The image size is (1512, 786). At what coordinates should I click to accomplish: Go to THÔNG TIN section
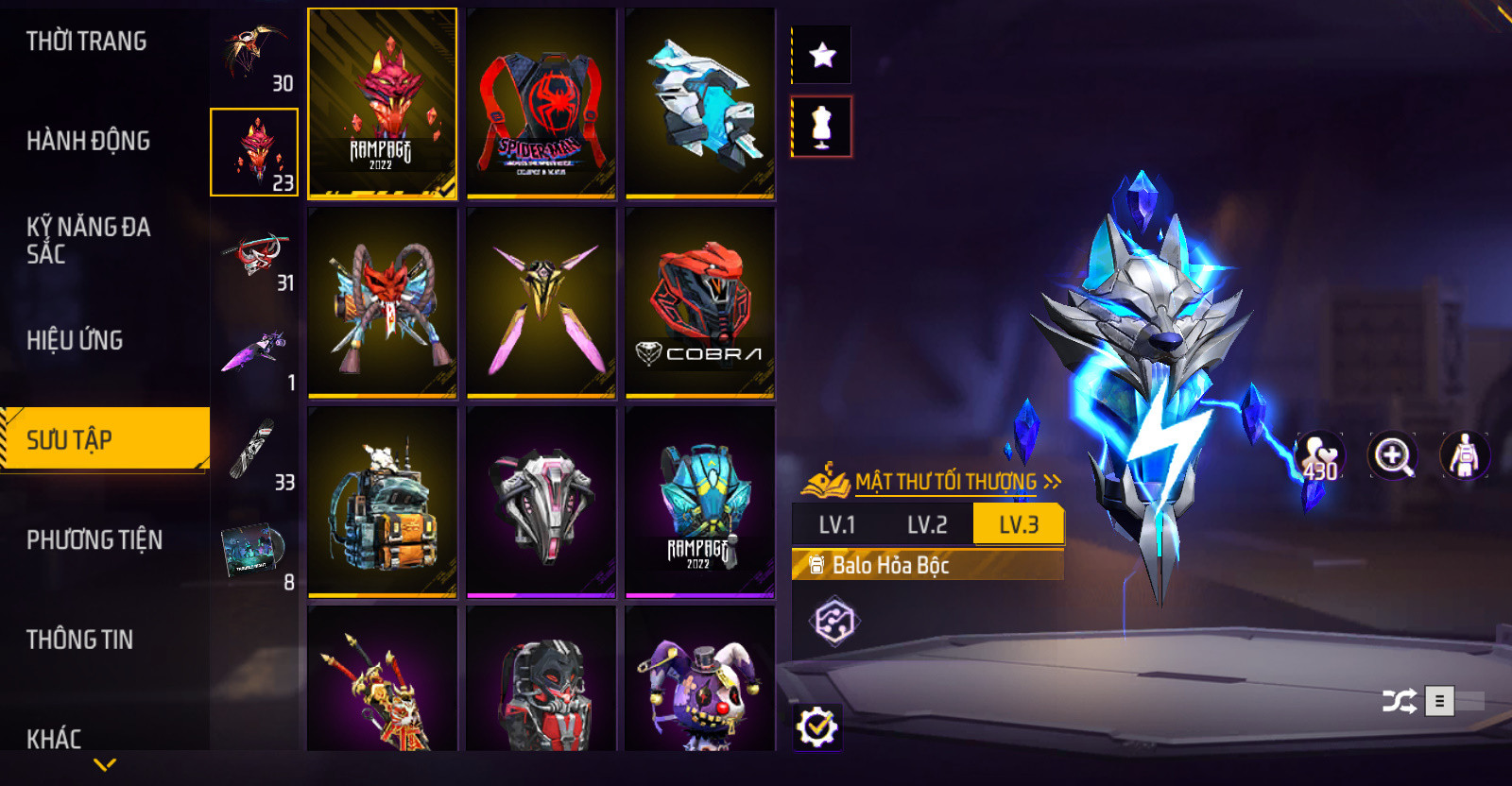pos(80,640)
